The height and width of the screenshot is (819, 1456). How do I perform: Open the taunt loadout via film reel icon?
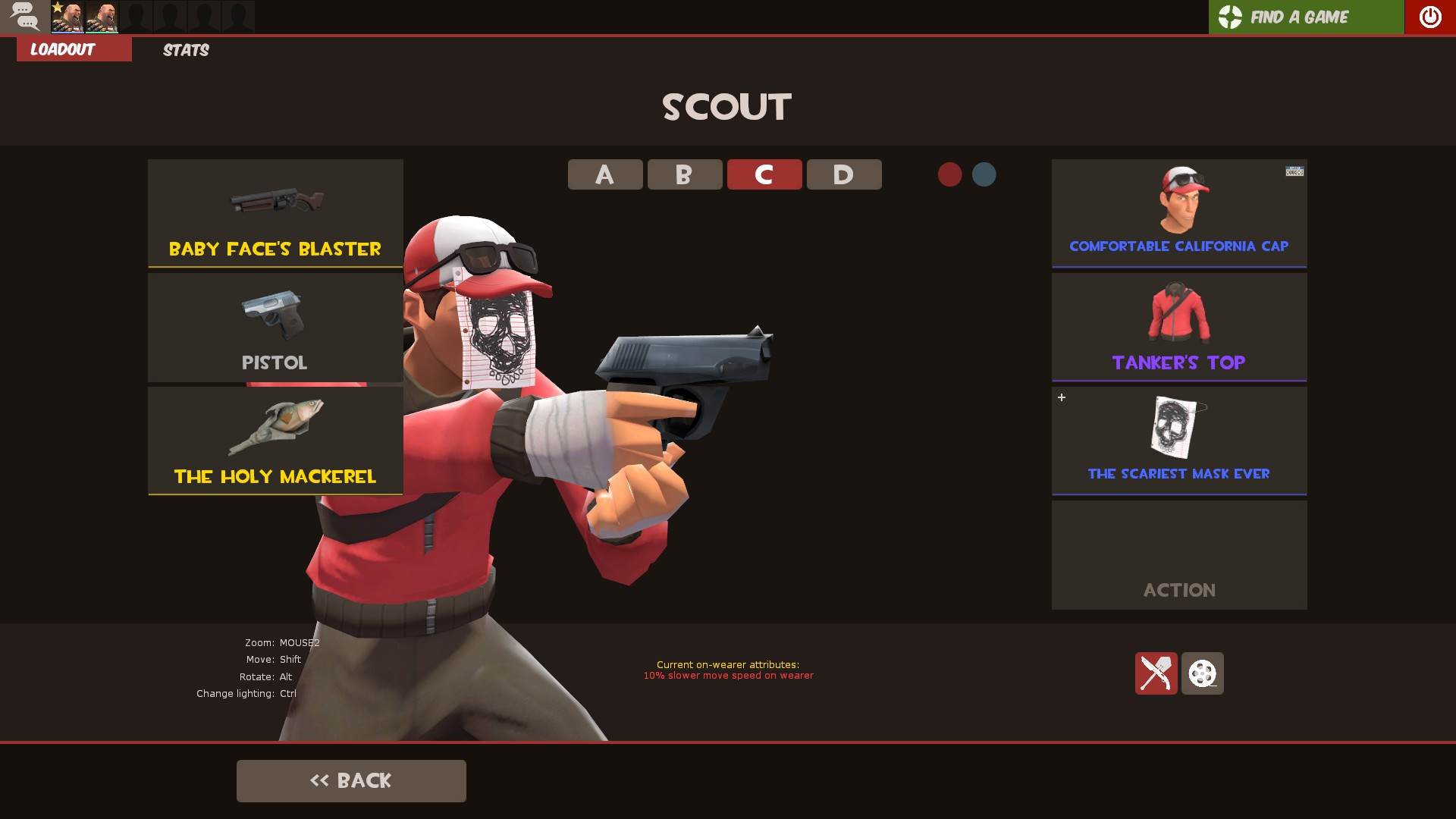click(1202, 673)
